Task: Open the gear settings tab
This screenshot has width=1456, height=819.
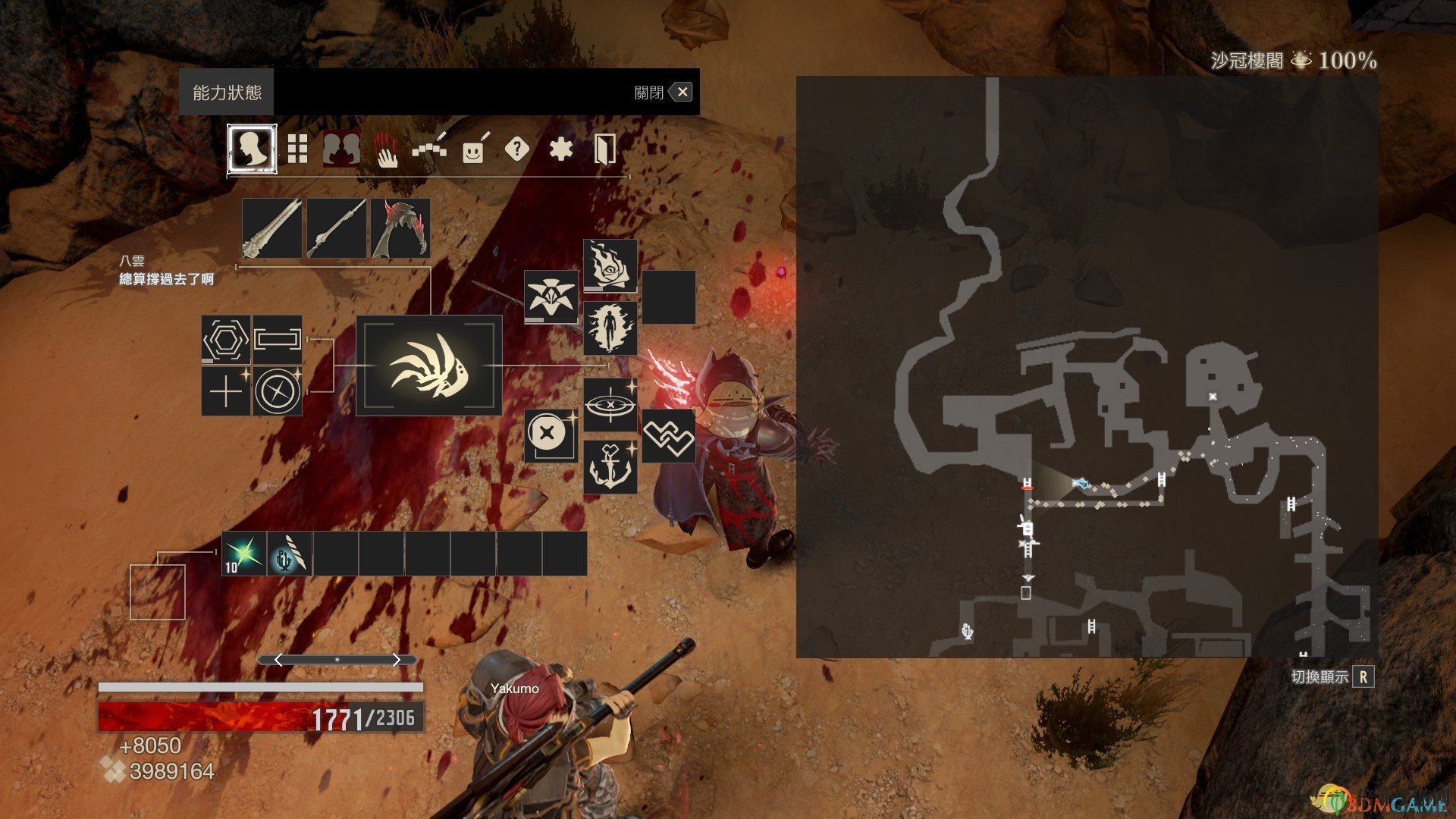Action: tap(560, 149)
